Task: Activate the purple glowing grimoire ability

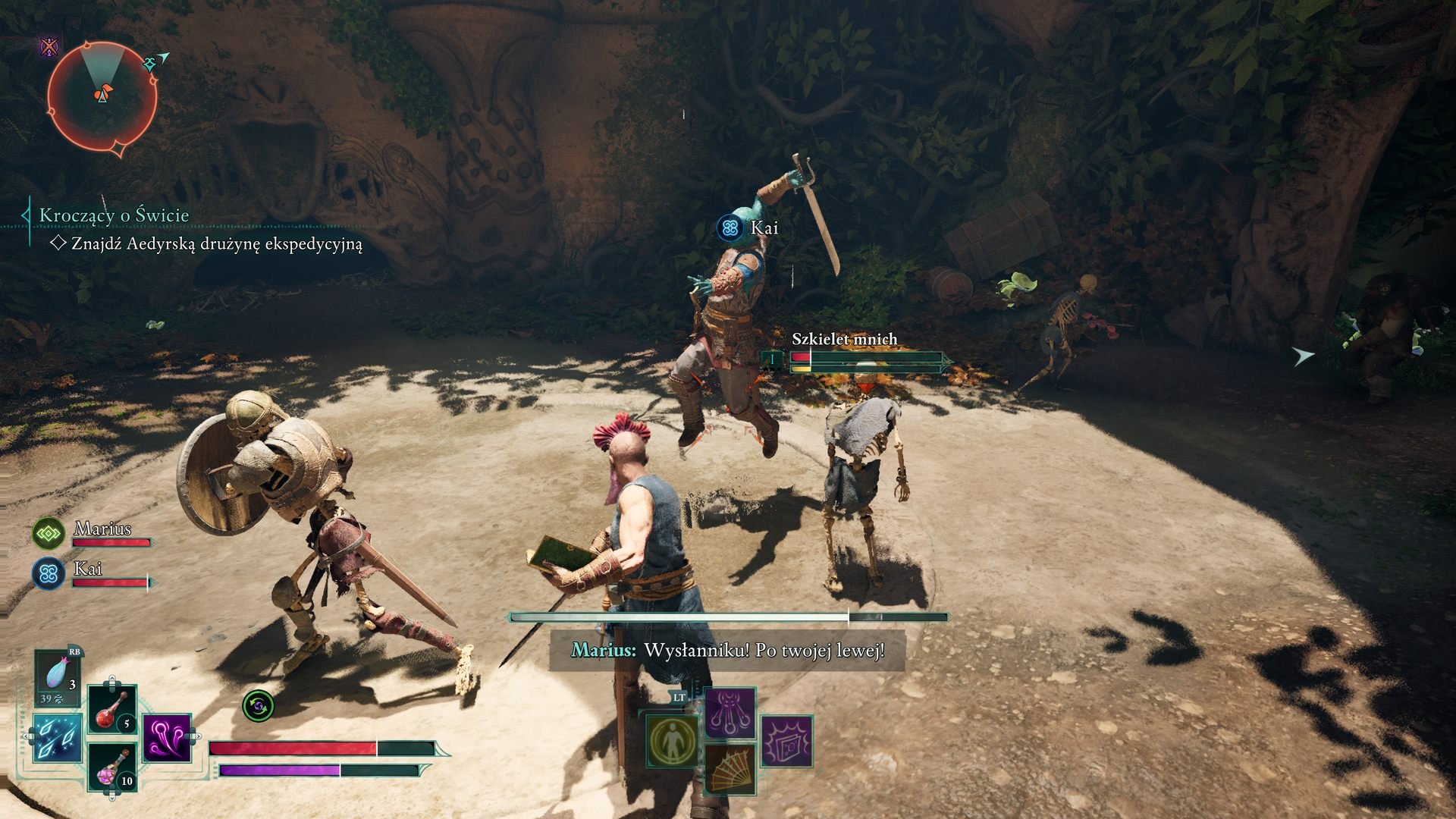Action: (x=787, y=741)
